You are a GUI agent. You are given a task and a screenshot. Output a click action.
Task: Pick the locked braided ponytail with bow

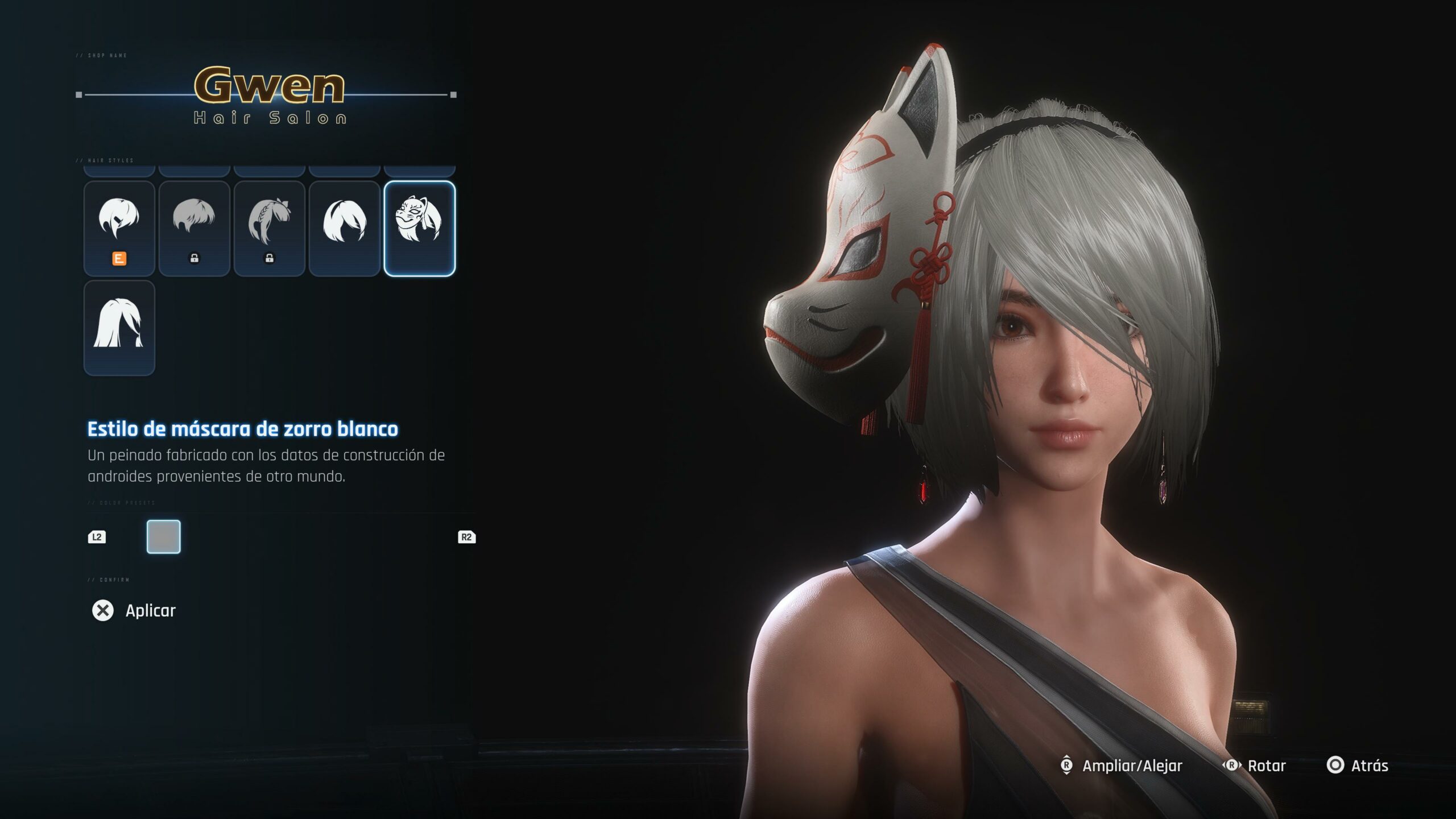pos(269,229)
